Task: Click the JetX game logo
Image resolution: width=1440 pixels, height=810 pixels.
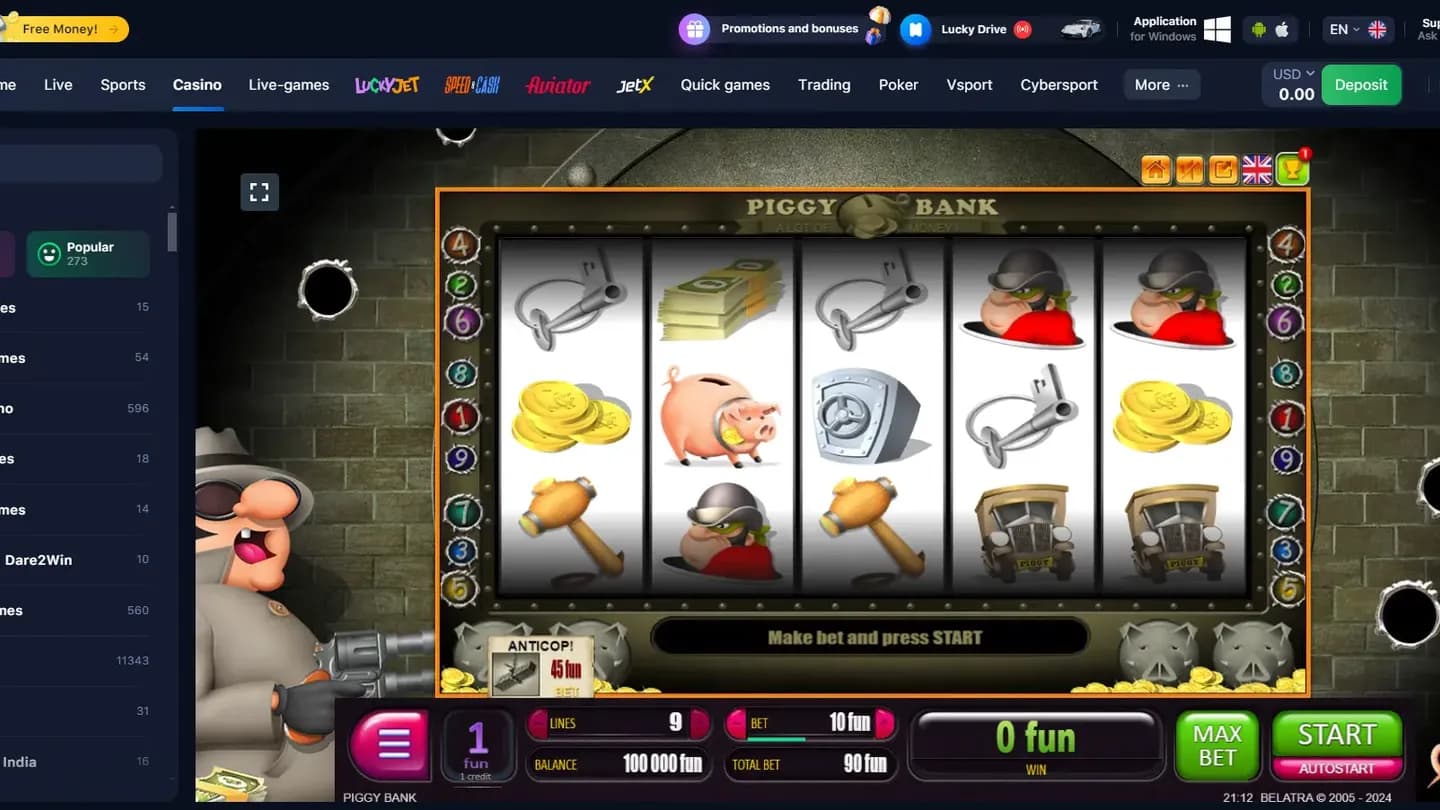Action: coord(634,85)
